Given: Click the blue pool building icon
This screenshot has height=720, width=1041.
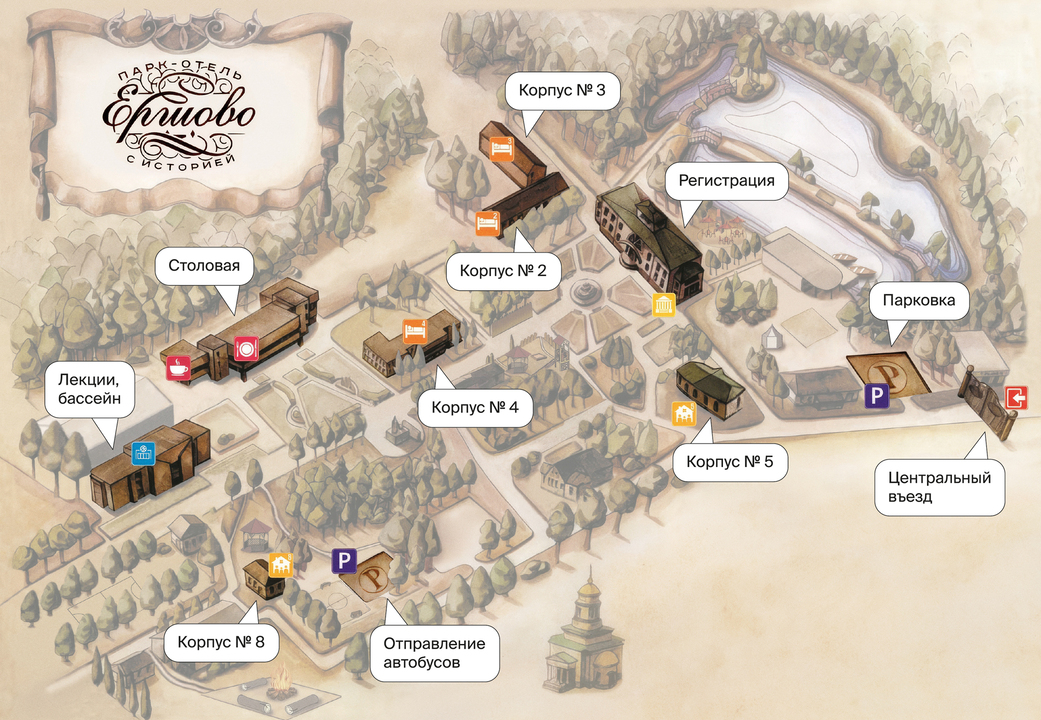Looking at the screenshot, I should click(x=141, y=452).
